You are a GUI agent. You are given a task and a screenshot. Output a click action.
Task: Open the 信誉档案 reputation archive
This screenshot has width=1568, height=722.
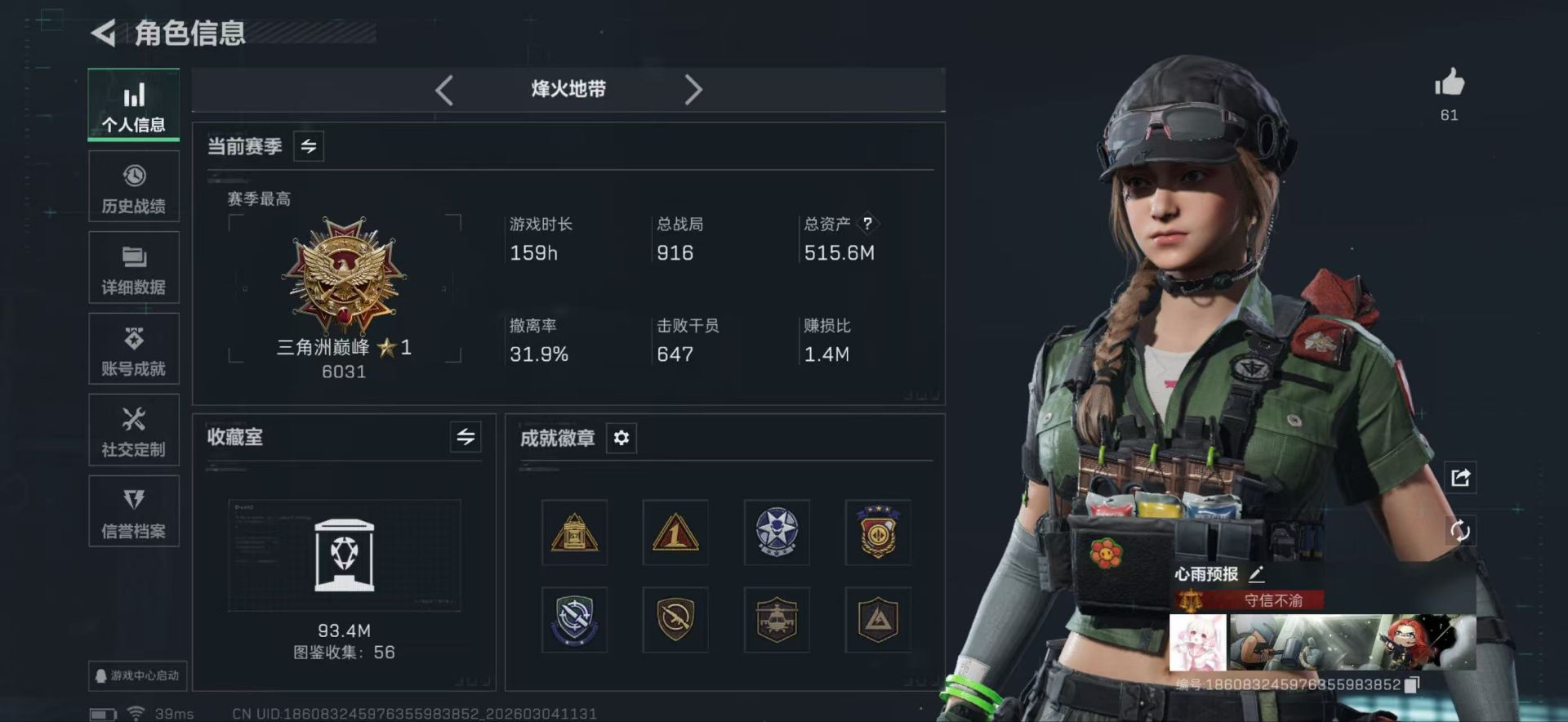pos(133,511)
